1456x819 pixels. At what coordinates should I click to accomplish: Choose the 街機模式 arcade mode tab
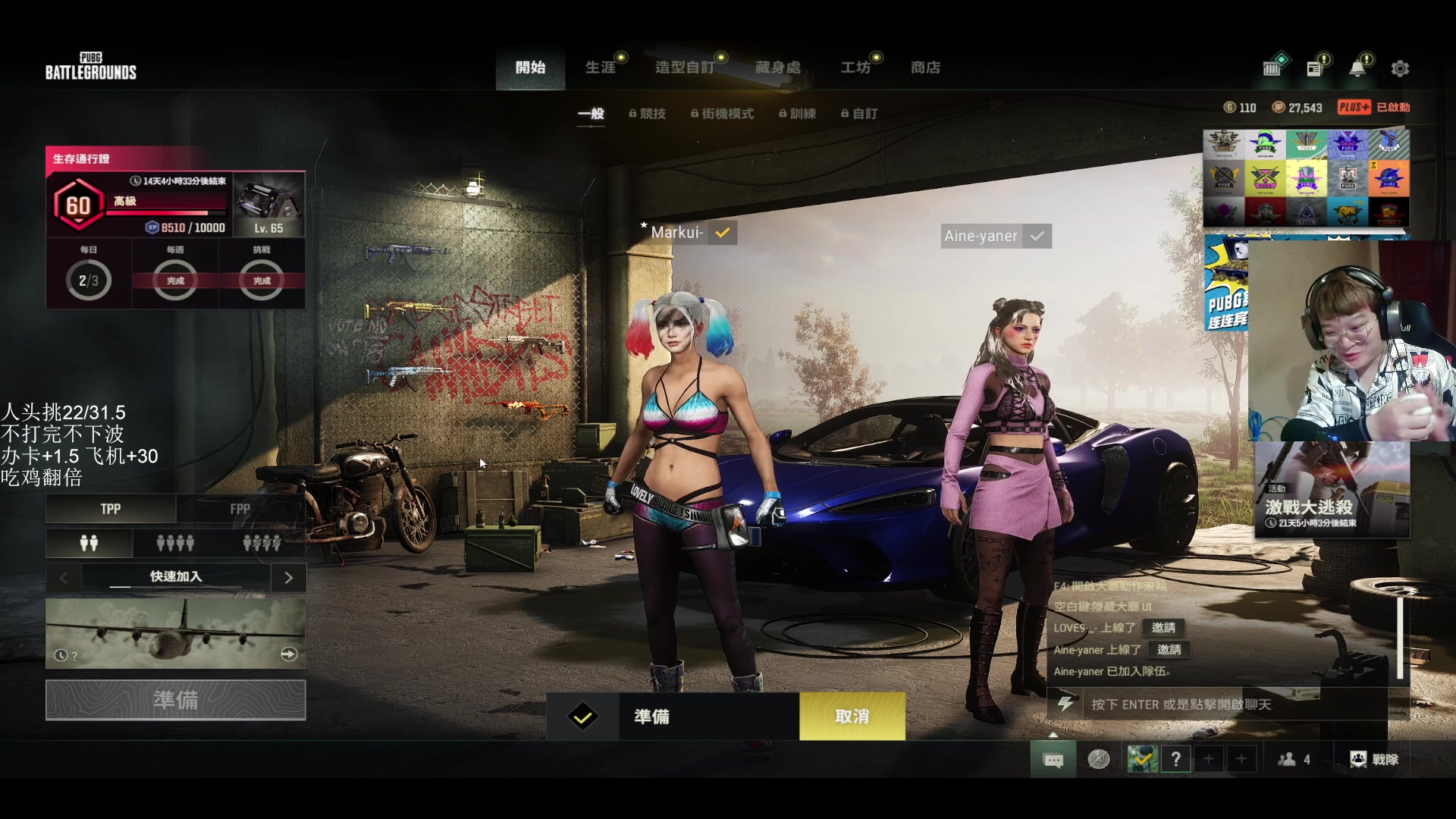pyautogui.click(x=722, y=114)
